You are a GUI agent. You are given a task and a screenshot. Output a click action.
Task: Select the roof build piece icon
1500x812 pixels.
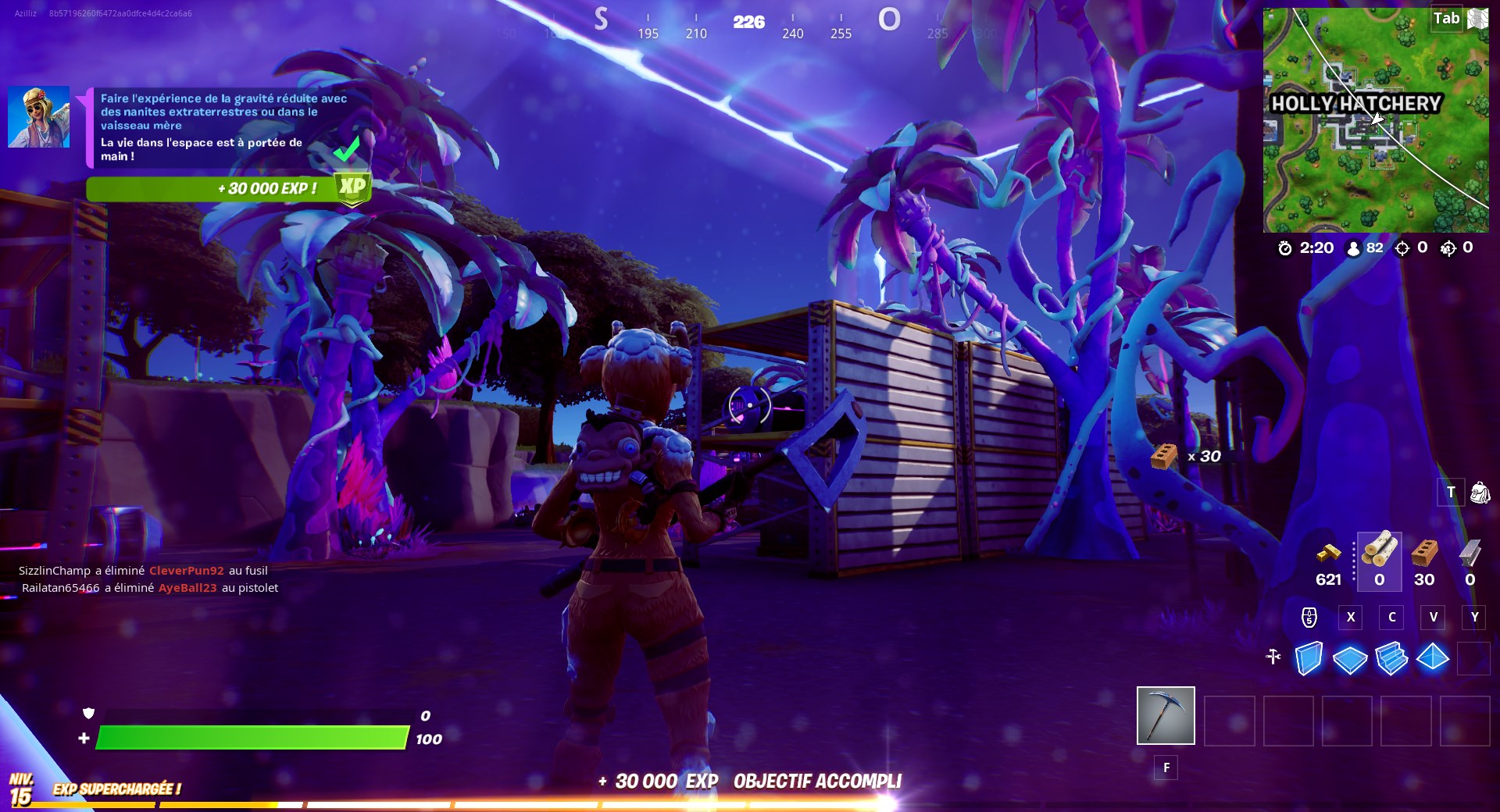point(1433,660)
